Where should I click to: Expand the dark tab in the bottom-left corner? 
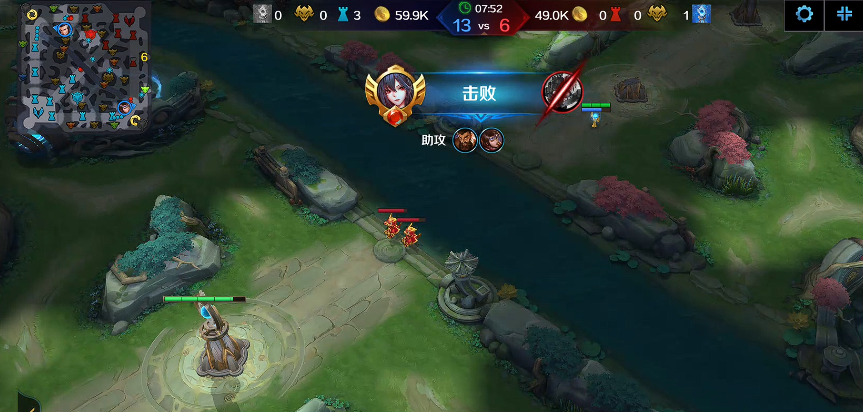pyautogui.click(x=28, y=404)
